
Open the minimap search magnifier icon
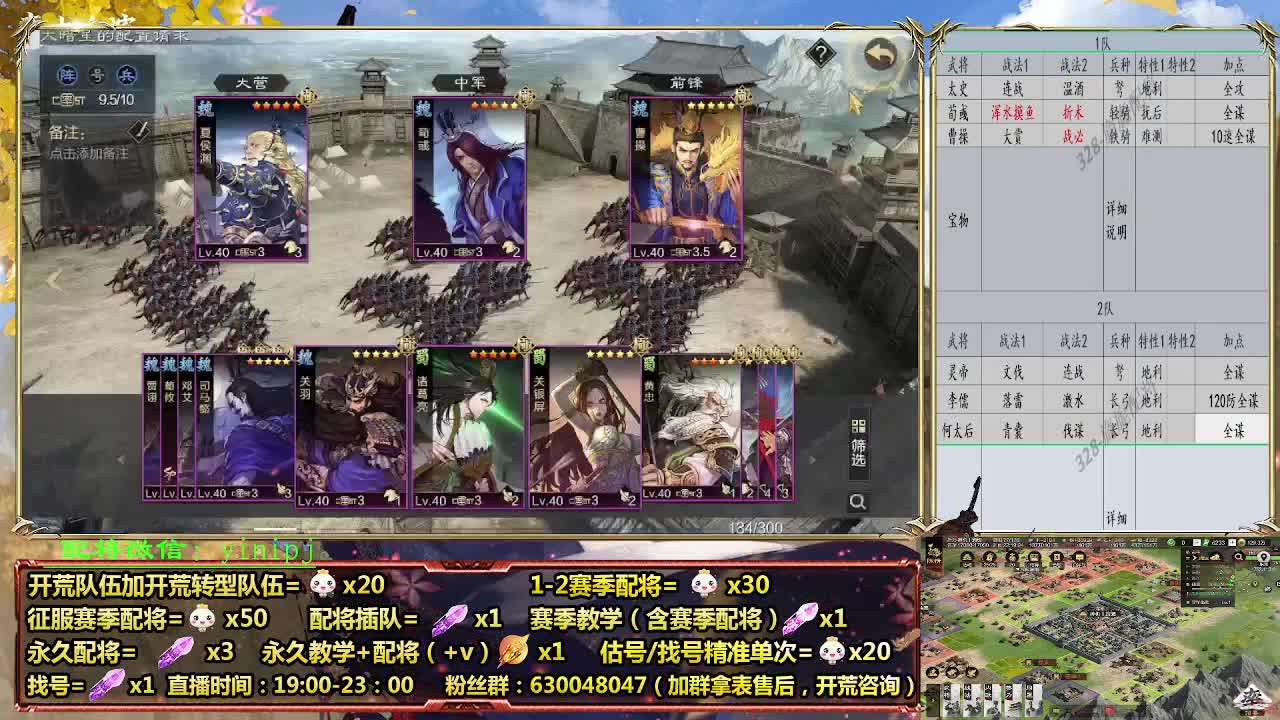click(1240, 557)
